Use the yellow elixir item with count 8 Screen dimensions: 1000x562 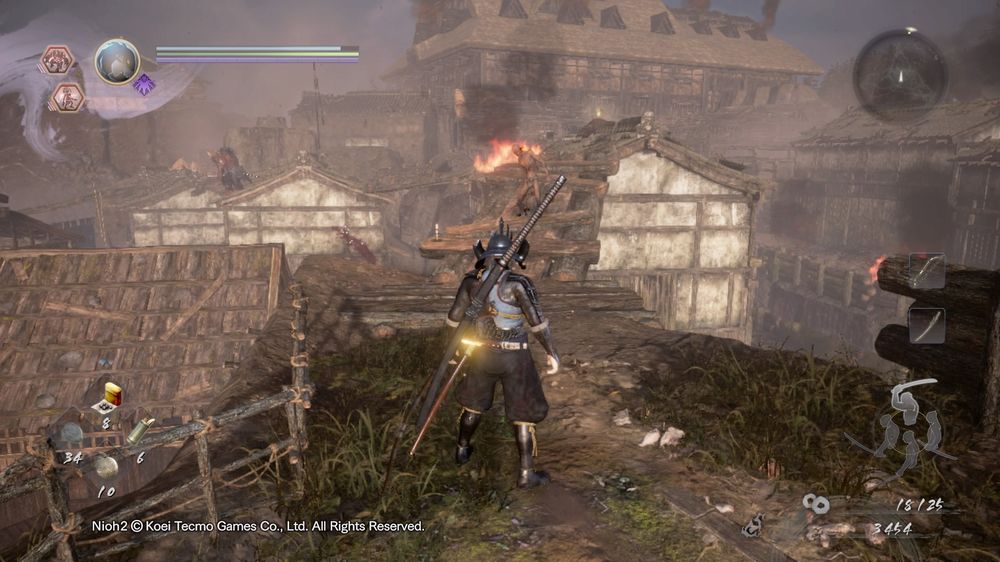pyautogui.click(x=111, y=396)
